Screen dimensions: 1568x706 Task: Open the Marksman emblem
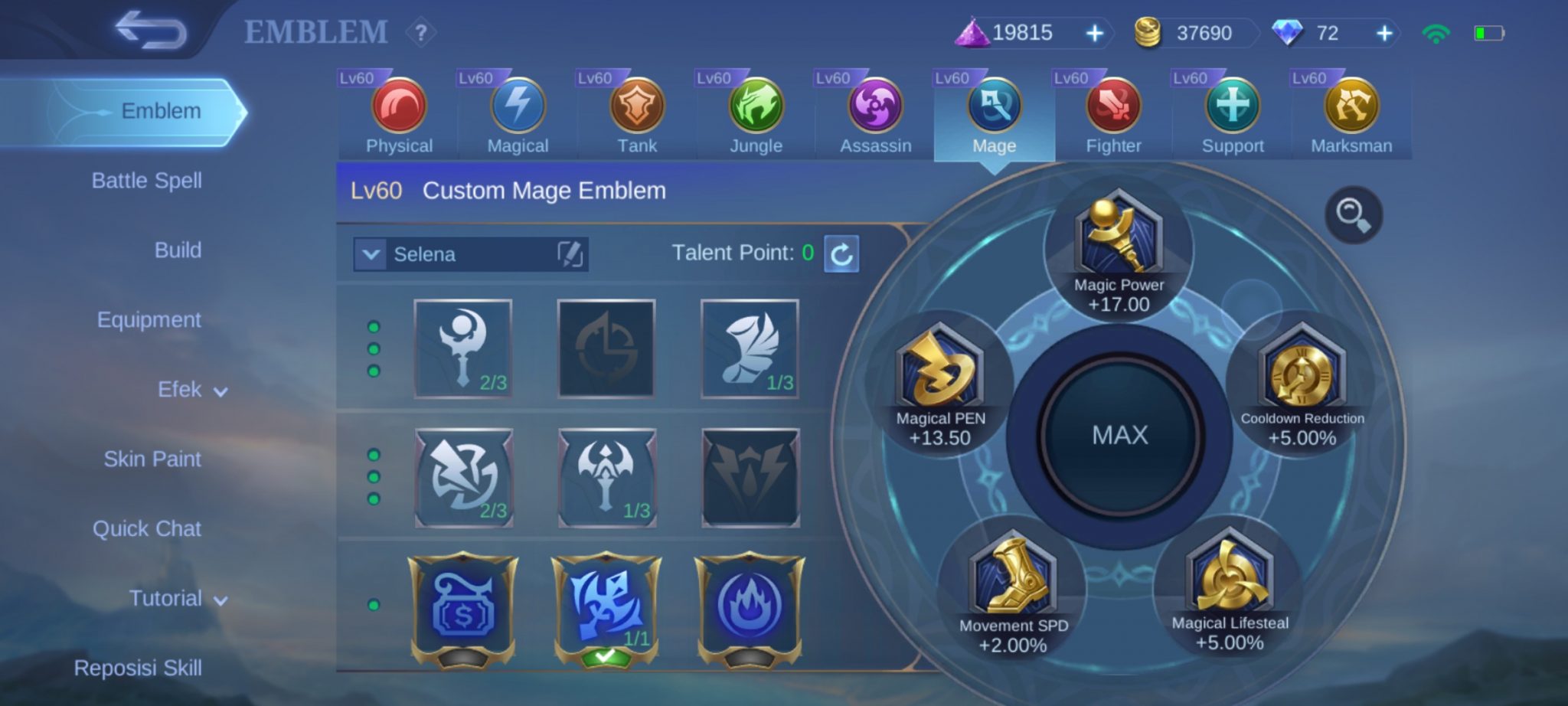pyautogui.click(x=1352, y=107)
